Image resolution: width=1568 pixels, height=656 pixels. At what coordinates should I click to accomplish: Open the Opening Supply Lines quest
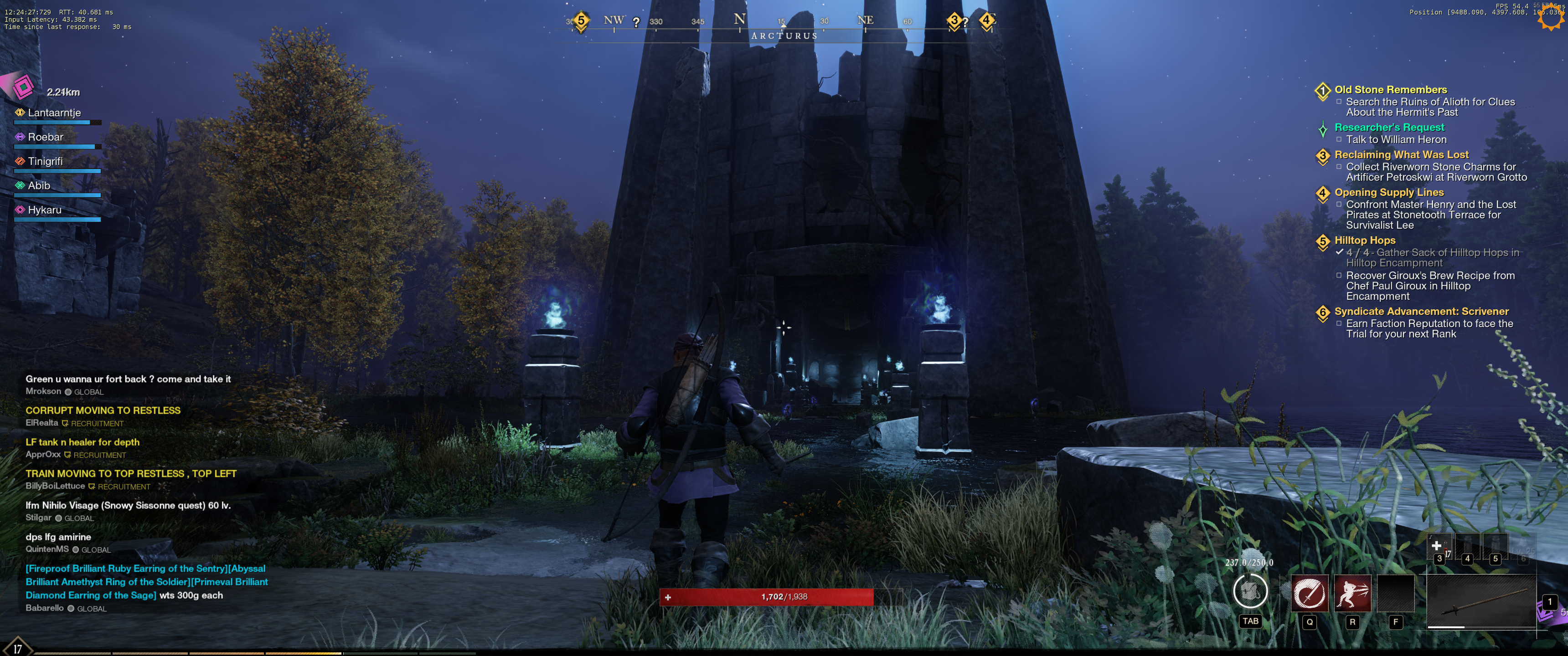(x=1389, y=192)
